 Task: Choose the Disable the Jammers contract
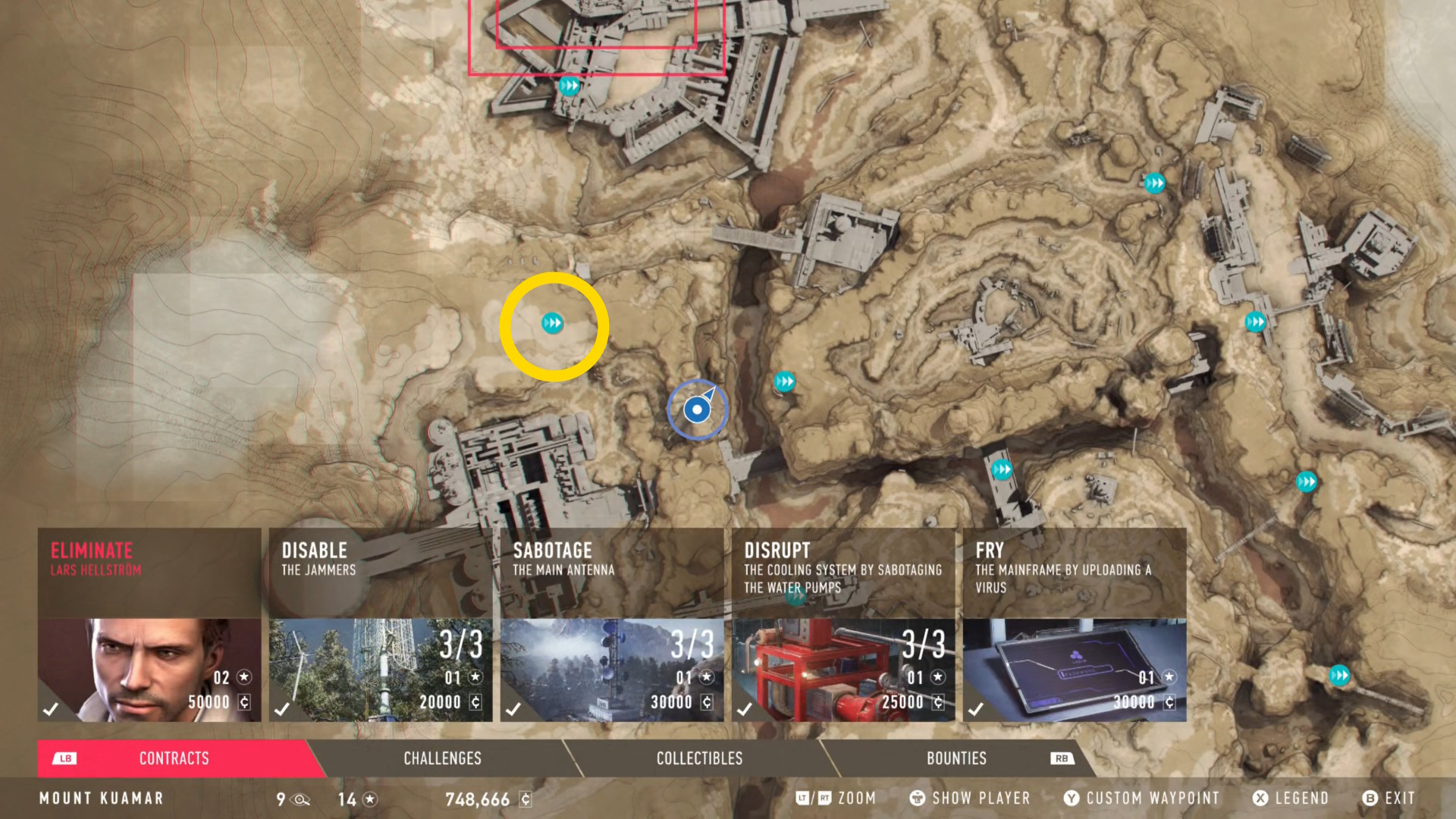coord(381,625)
